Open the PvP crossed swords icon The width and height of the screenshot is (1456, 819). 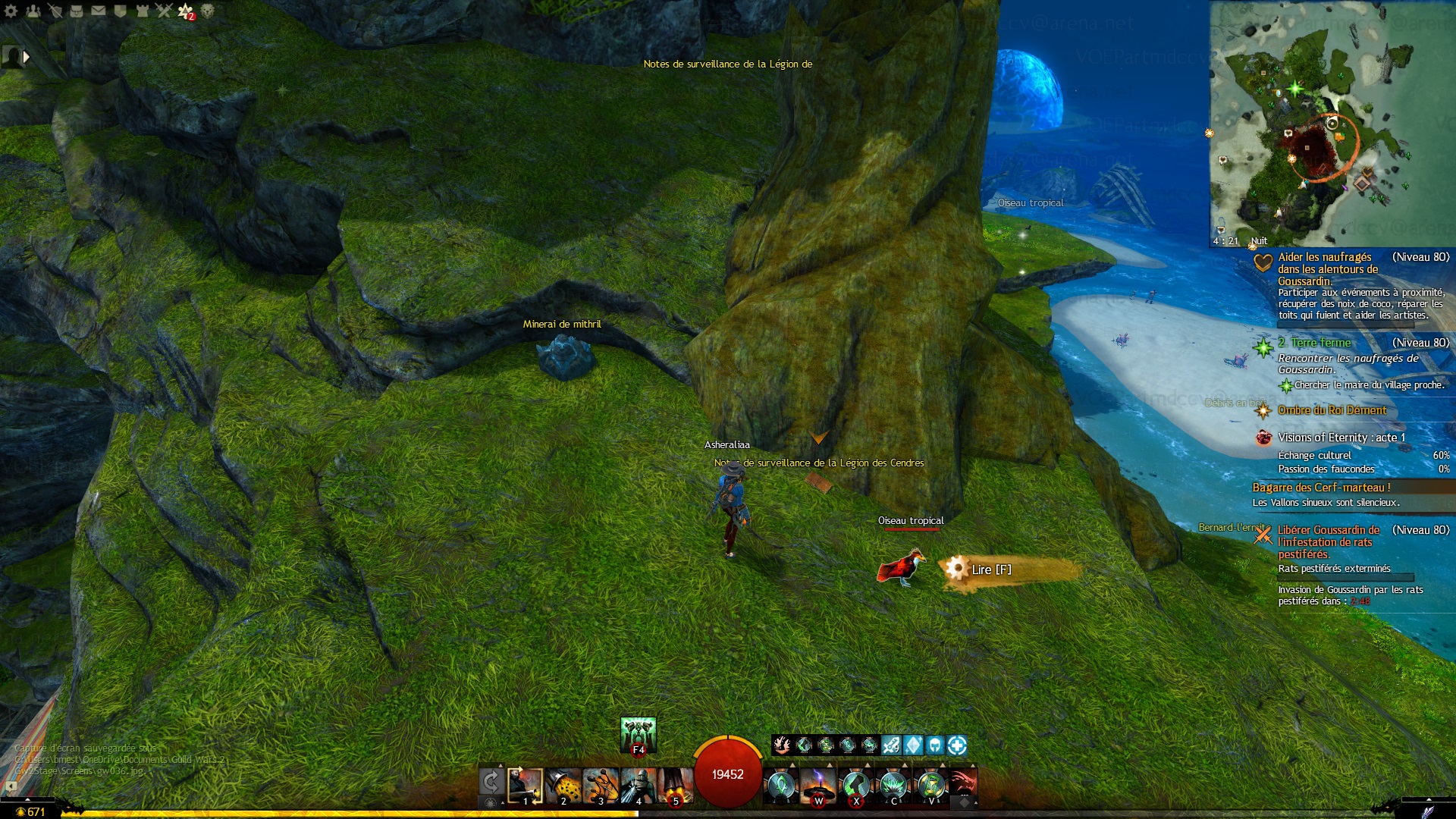pos(164,11)
